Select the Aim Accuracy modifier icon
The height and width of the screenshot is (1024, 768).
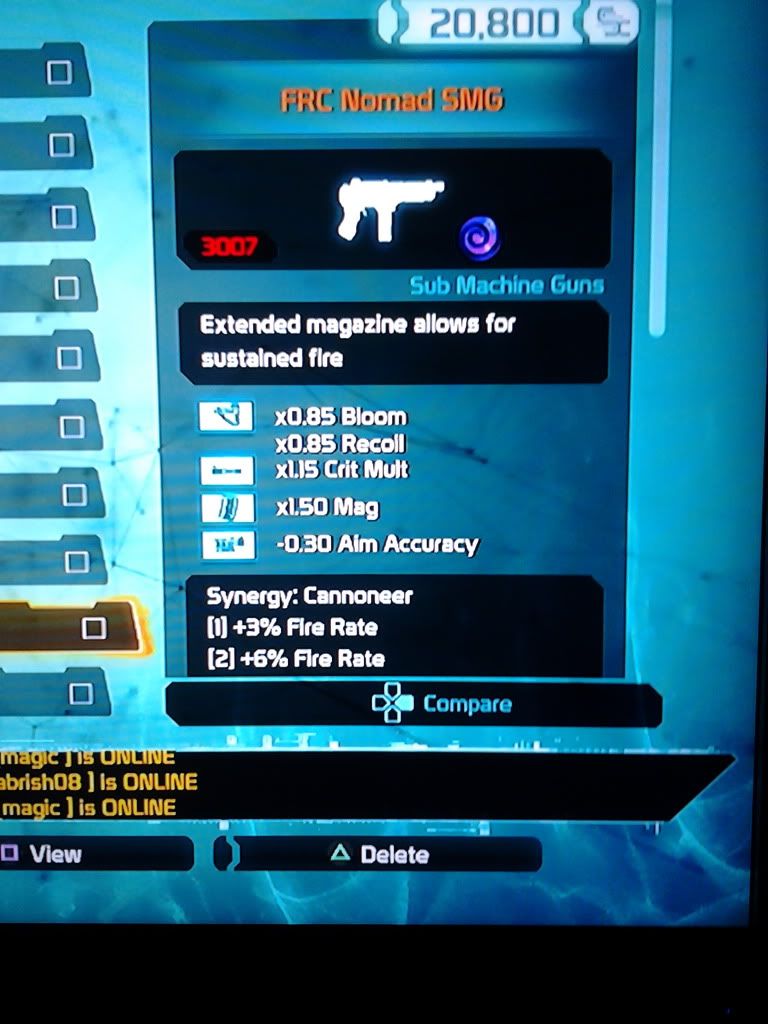225,544
